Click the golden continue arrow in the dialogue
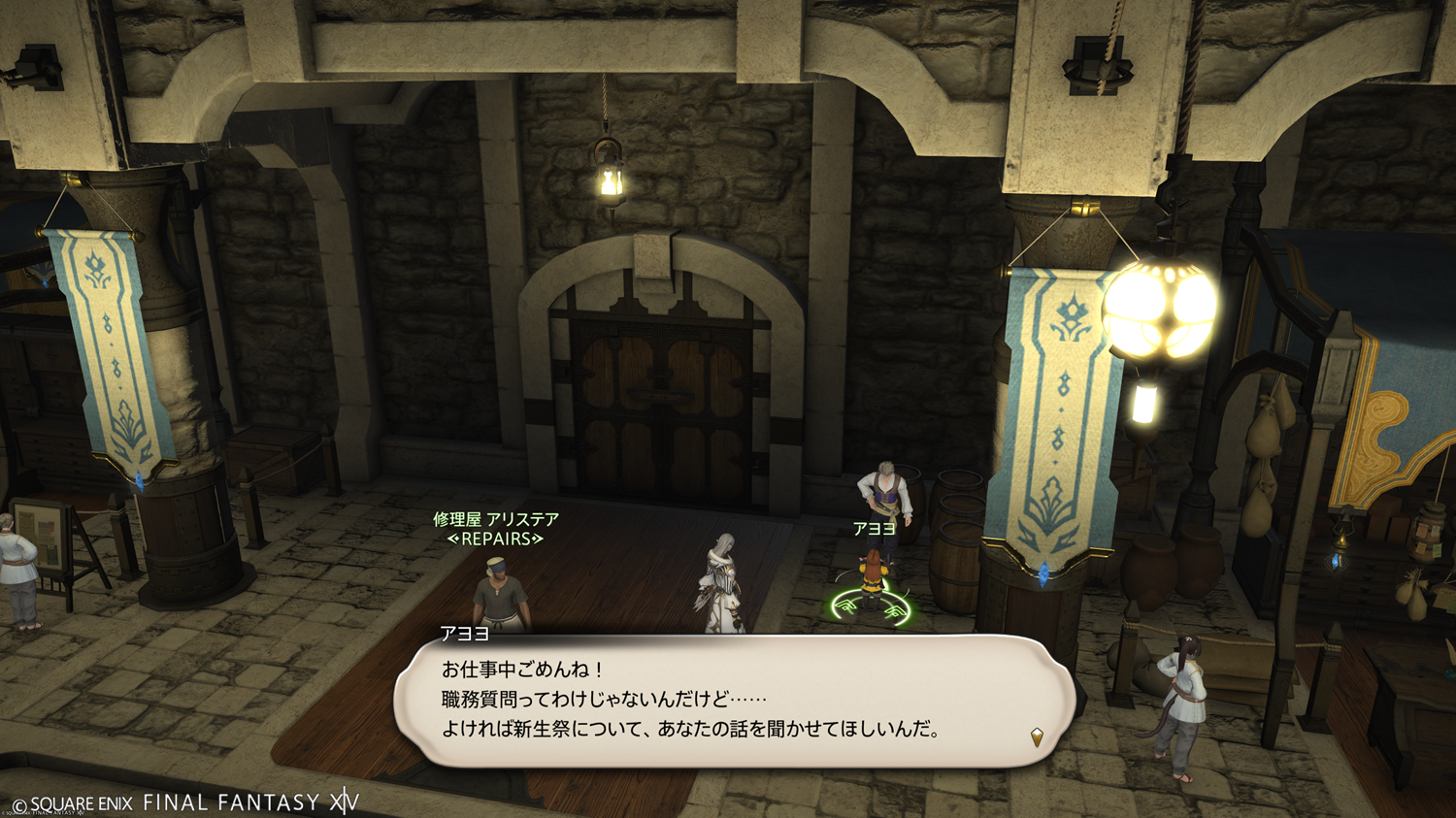Viewport: 1456px width, 818px height. (1037, 737)
